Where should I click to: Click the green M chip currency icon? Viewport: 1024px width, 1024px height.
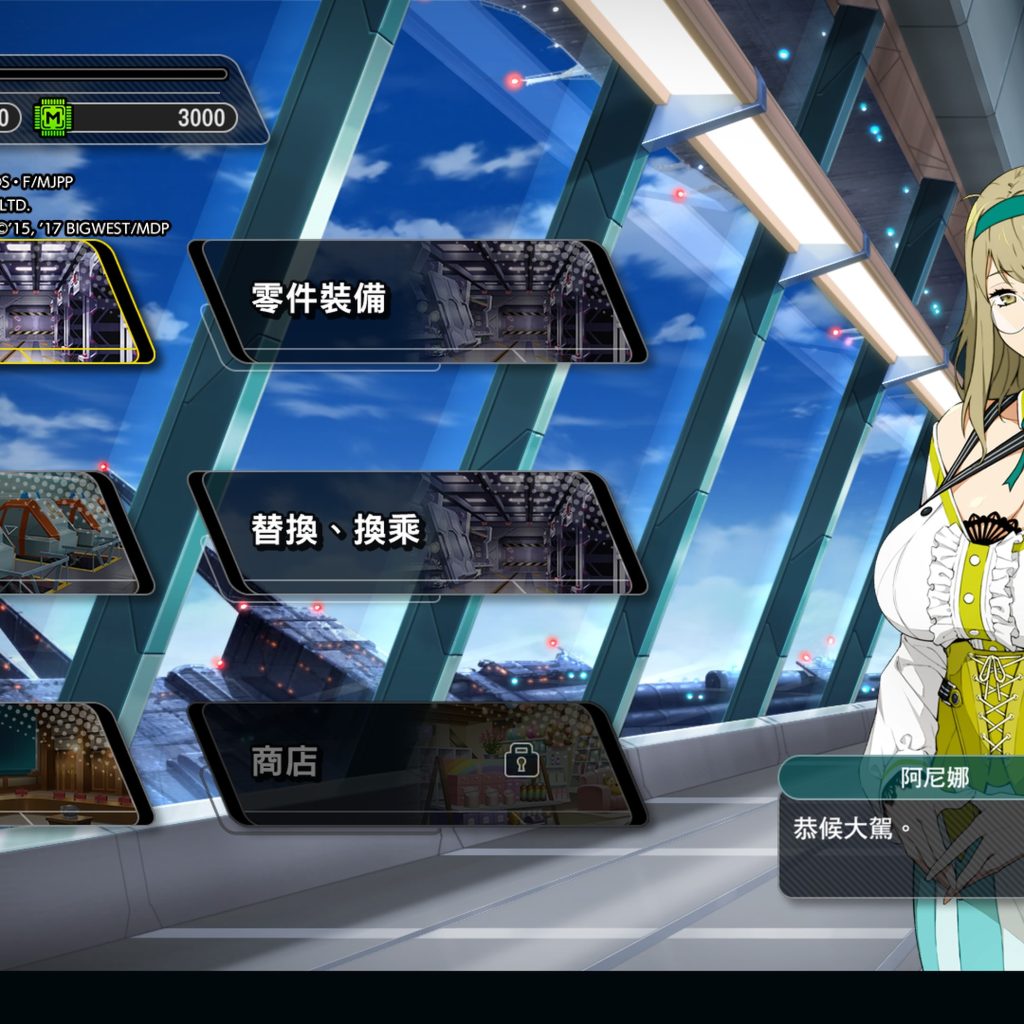pos(54,117)
